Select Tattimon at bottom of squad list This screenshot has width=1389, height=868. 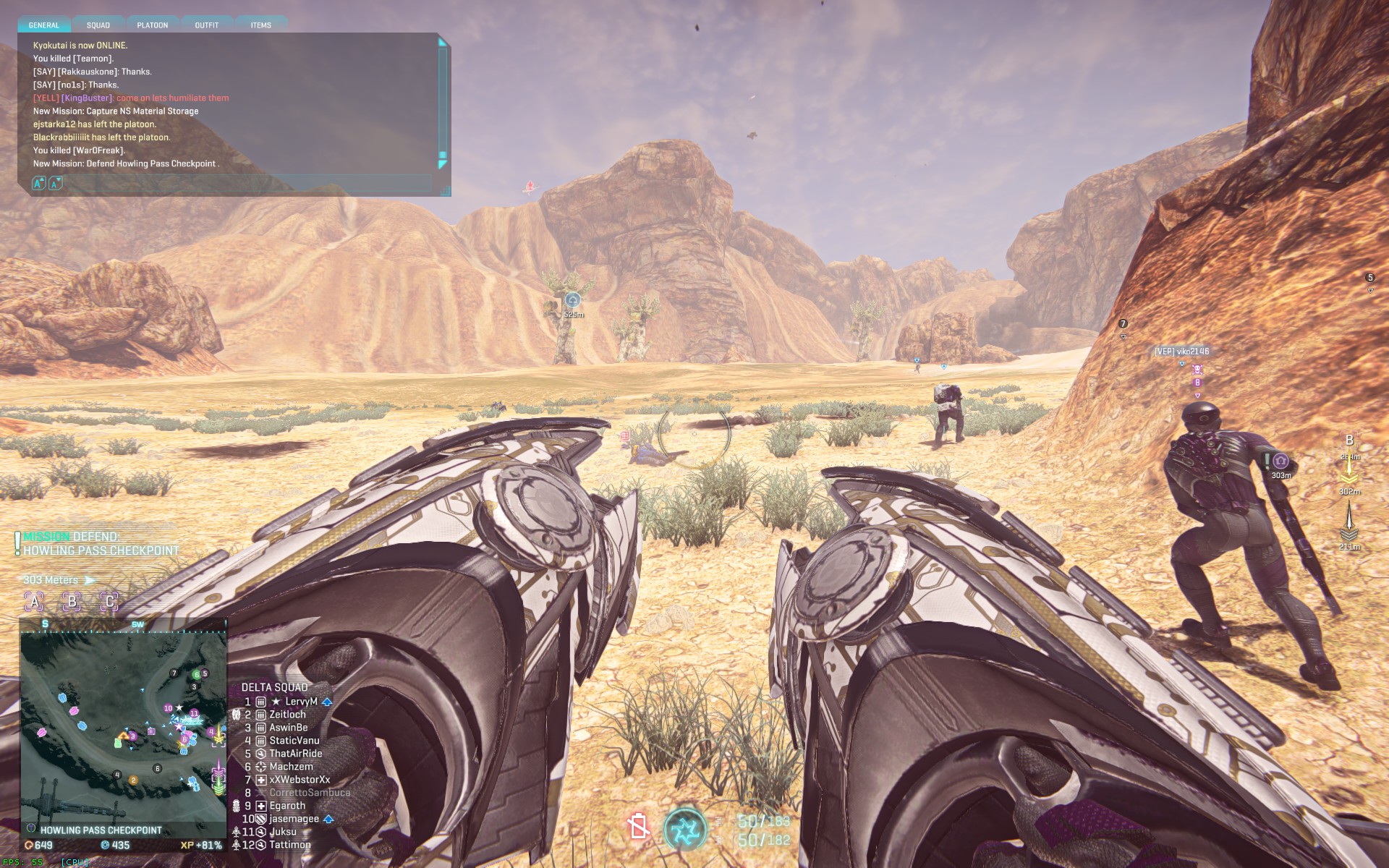pyautogui.click(x=289, y=845)
